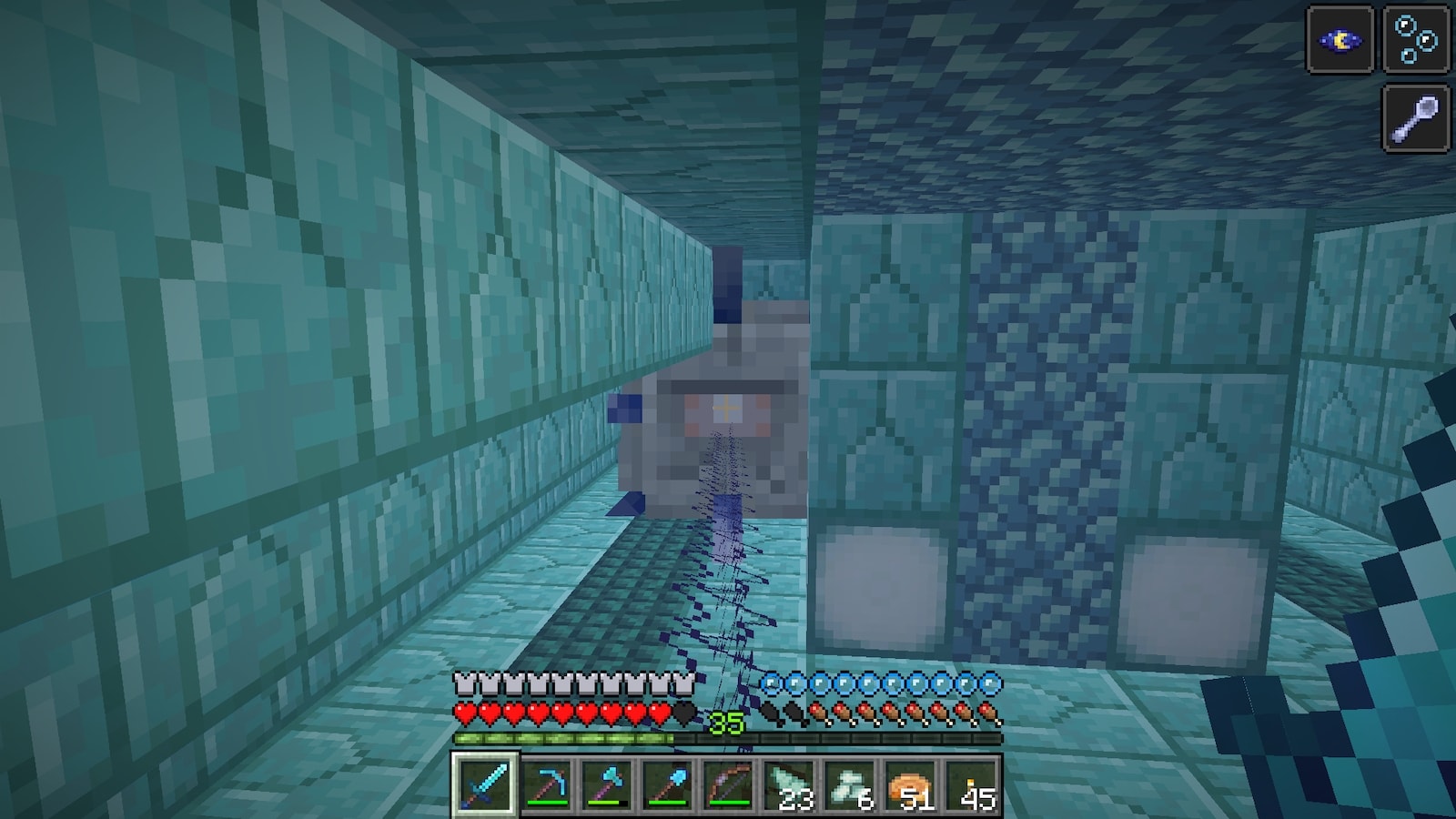Switch to the torch stack of 45
The image size is (1456, 819).
click(x=971, y=784)
